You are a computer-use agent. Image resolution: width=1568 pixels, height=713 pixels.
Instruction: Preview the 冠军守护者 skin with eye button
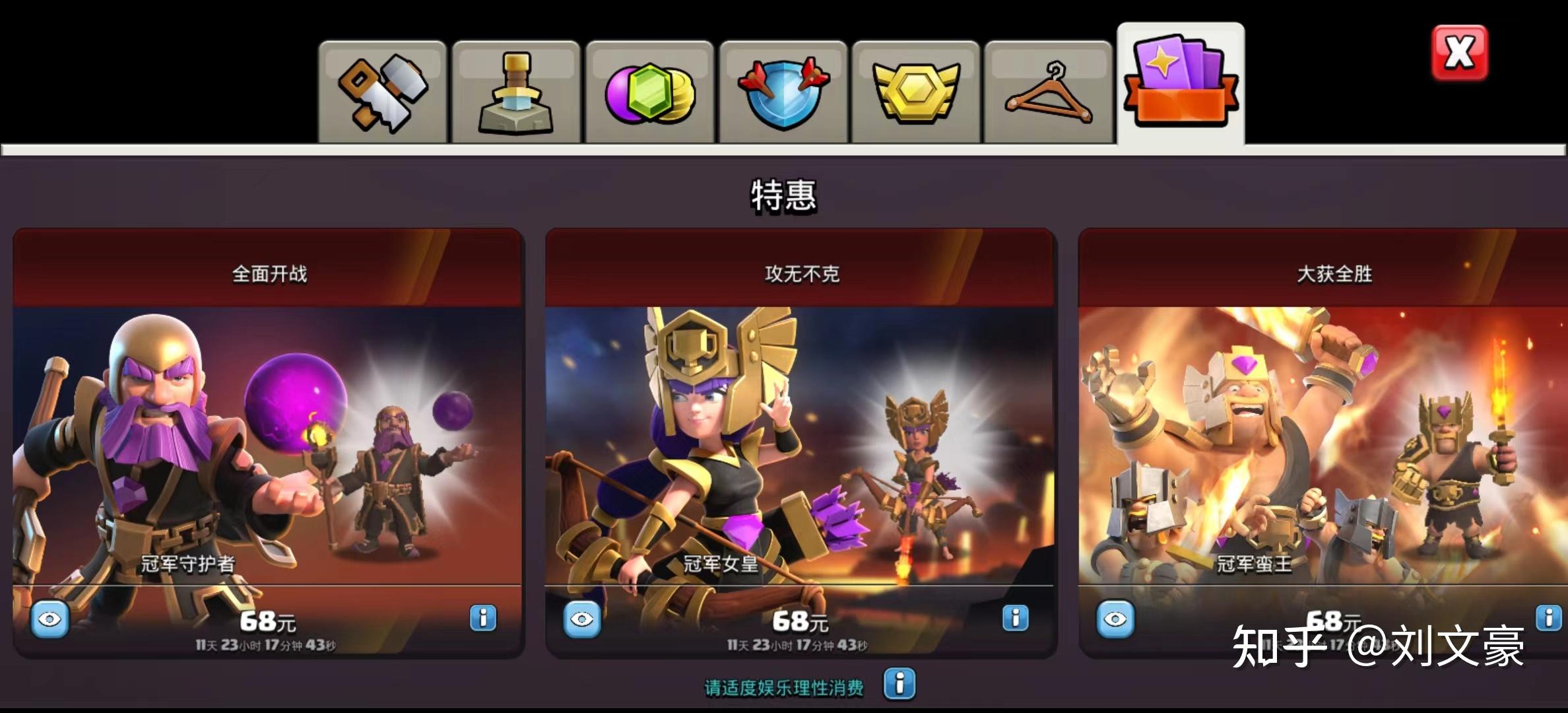[50, 619]
